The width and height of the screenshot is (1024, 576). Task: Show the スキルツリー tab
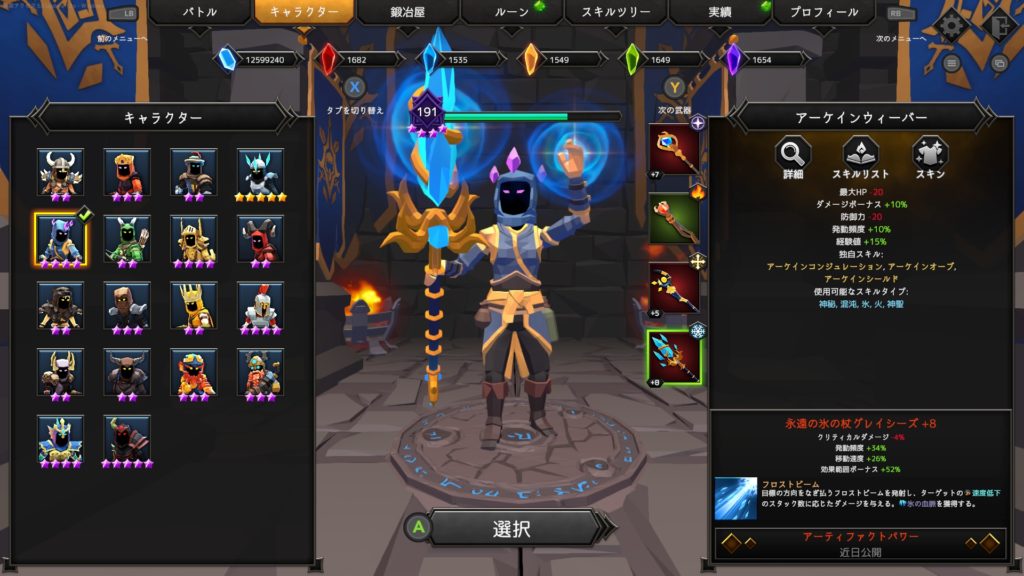click(x=615, y=13)
